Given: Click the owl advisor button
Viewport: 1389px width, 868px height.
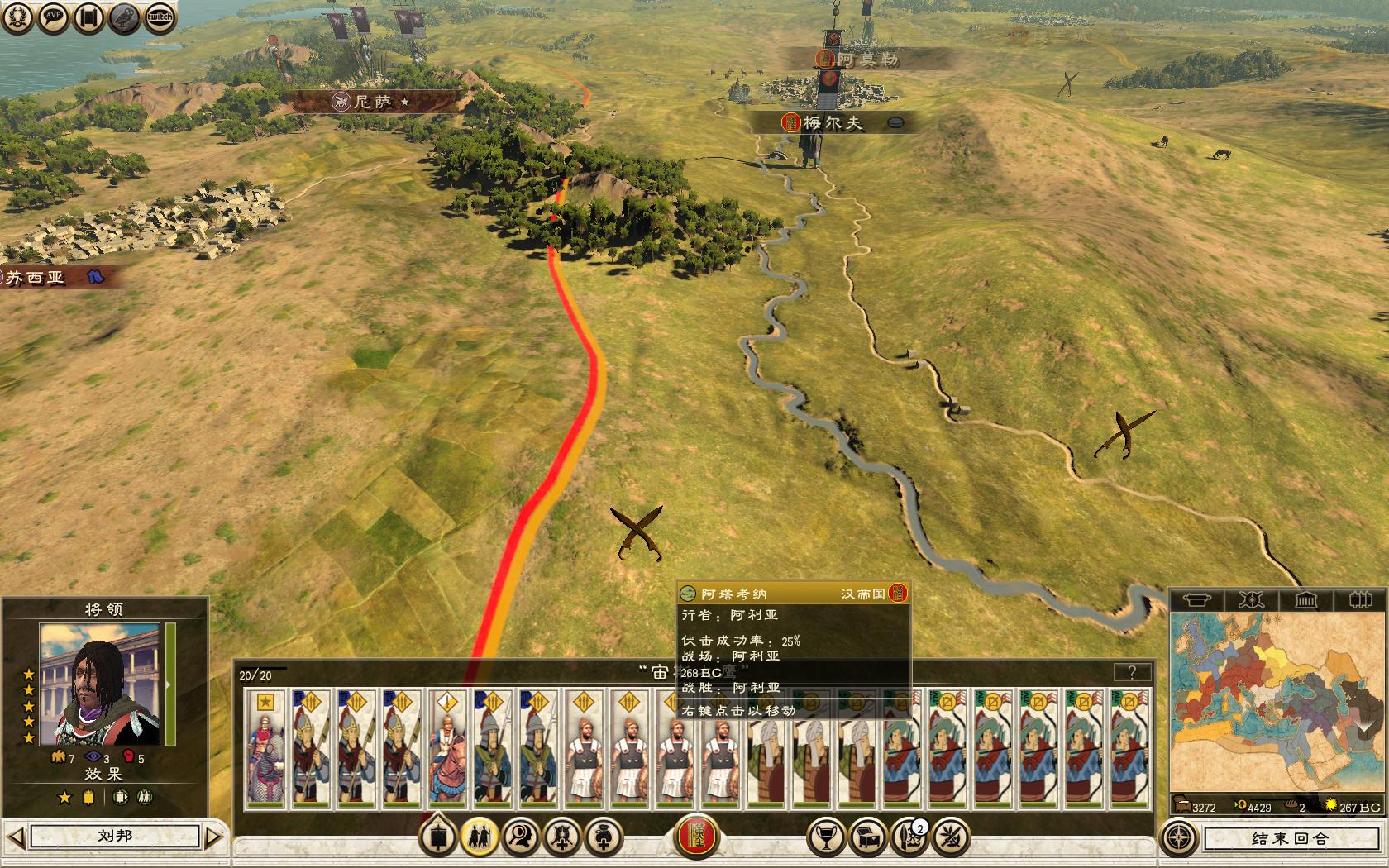Looking at the screenshot, I should pyautogui.click(x=124, y=17).
